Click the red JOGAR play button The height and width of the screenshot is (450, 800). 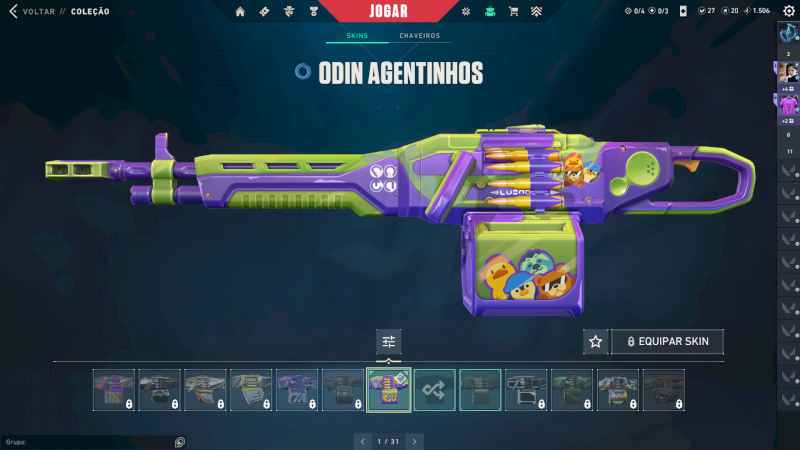388,11
